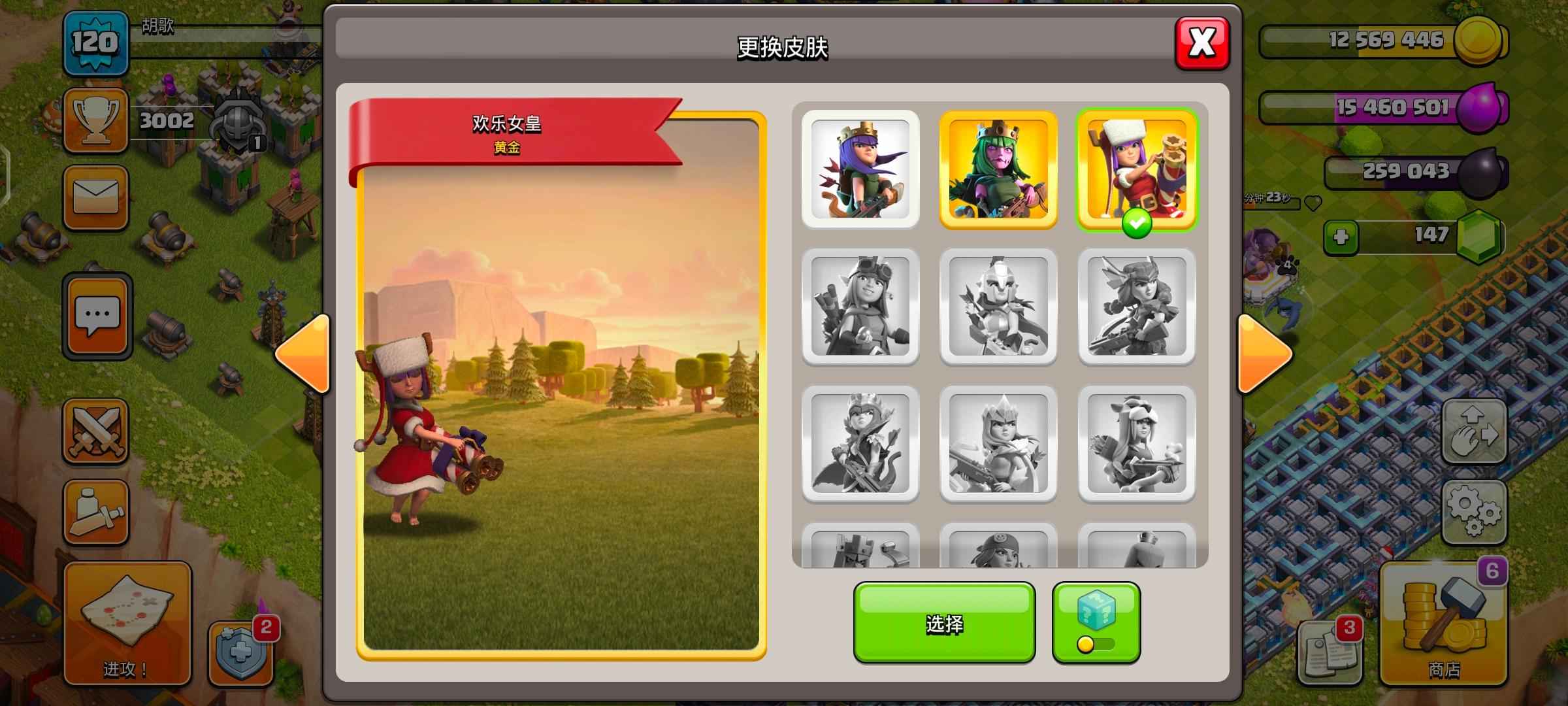Tap the shield button with red badge
1568x706 pixels.
pyautogui.click(x=240, y=654)
